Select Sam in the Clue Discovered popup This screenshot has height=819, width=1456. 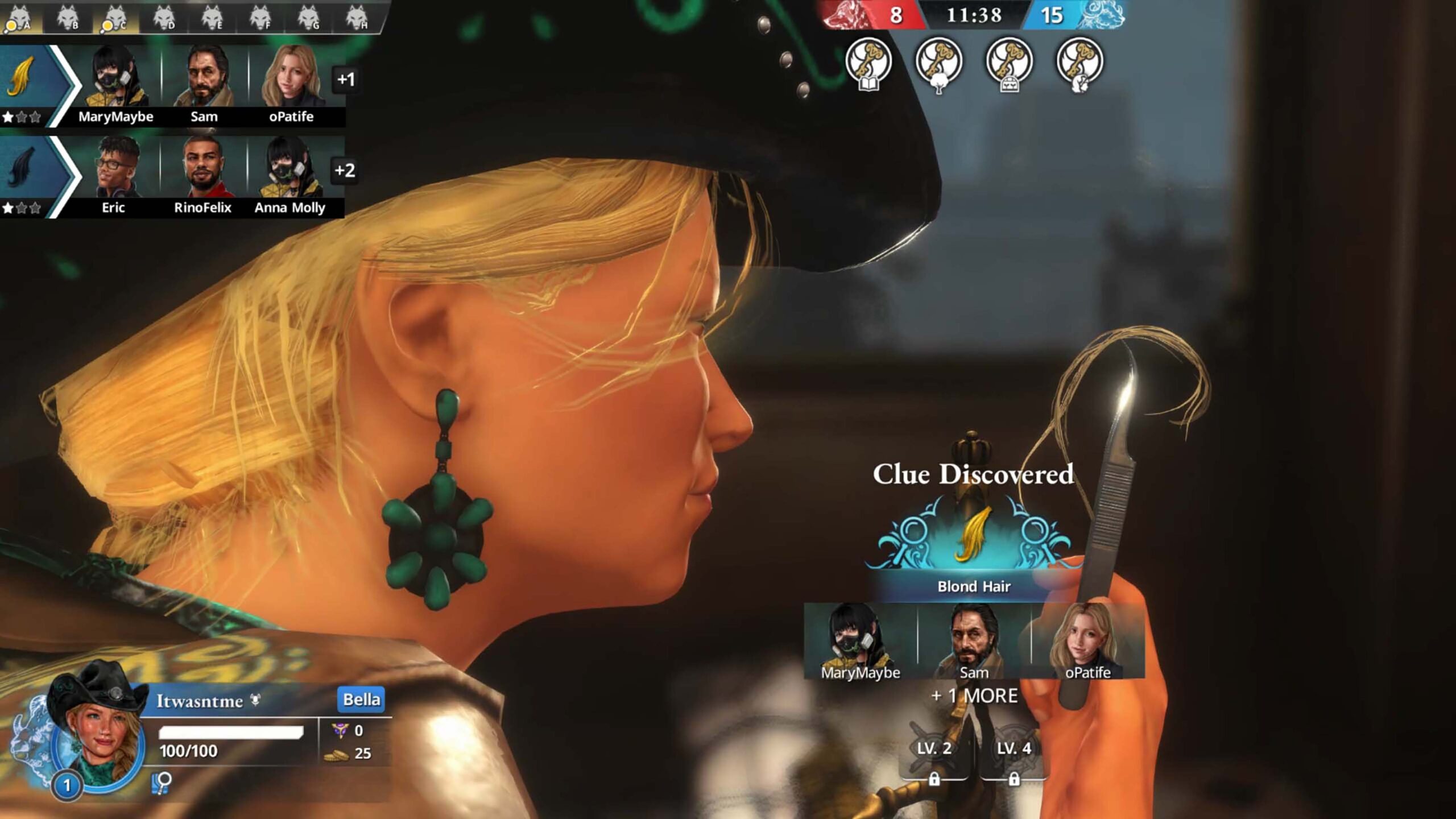(974, 642)
